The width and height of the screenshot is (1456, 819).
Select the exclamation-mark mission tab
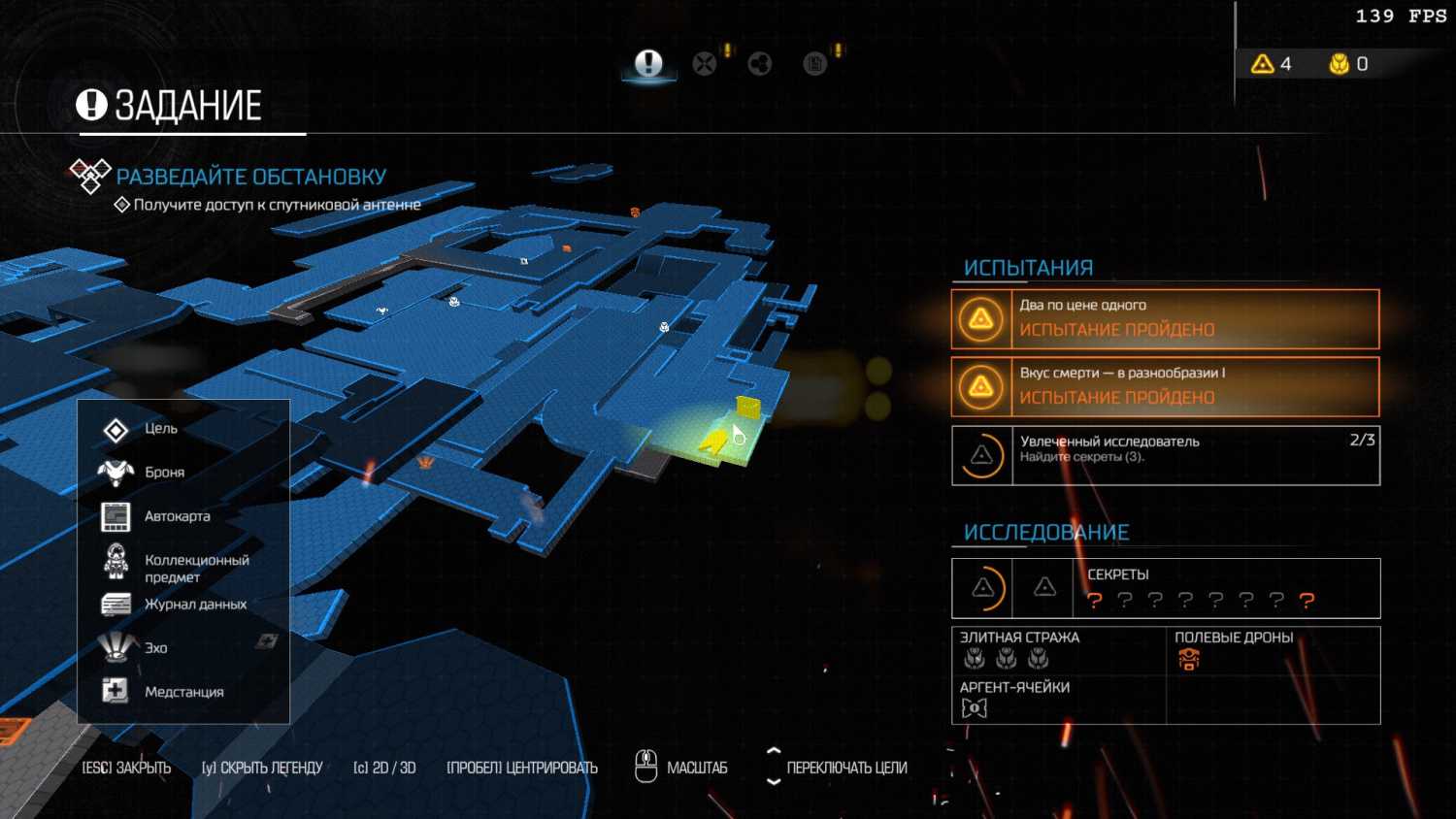tap(648, 64)
